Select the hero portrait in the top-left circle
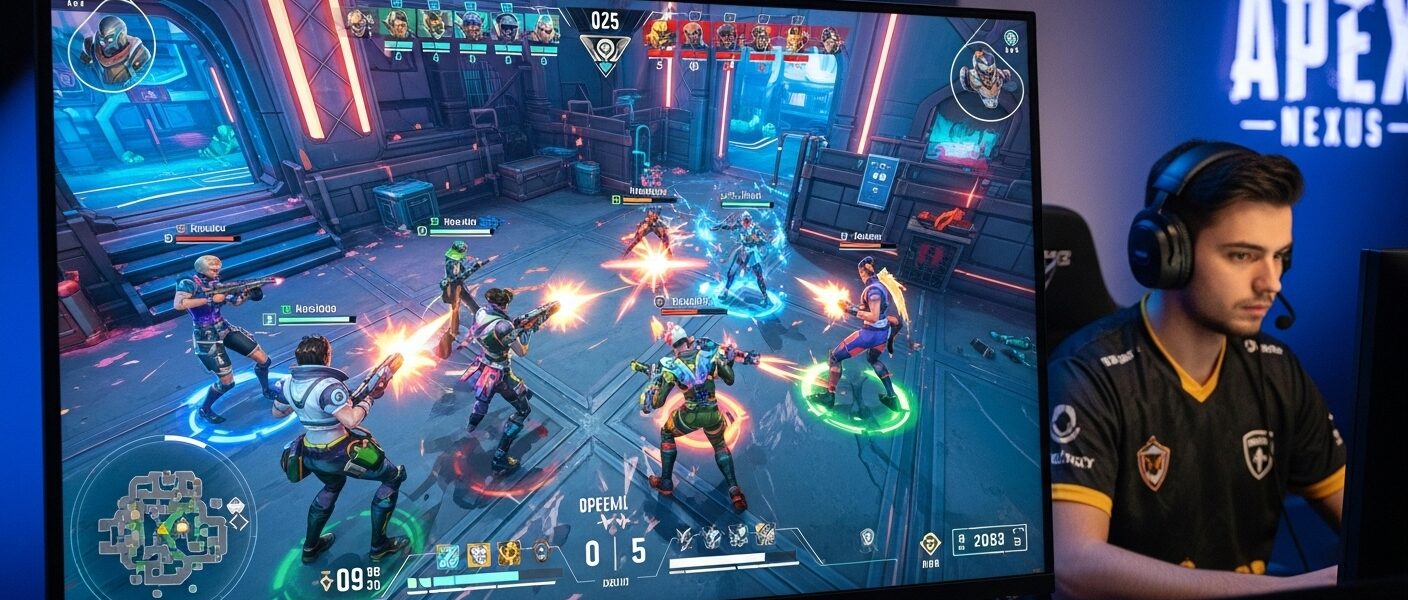Image resolution: width=1408 pixels, height=600 pixels. coord(111,46)
